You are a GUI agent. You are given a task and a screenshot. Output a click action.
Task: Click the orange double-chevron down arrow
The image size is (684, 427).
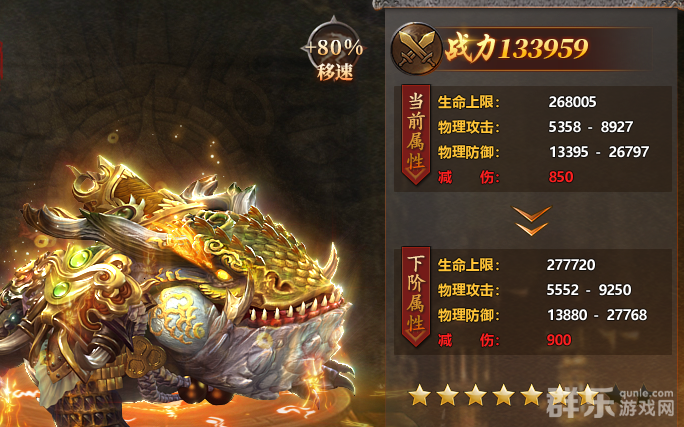pyautogui.click(x=531, y=220)
